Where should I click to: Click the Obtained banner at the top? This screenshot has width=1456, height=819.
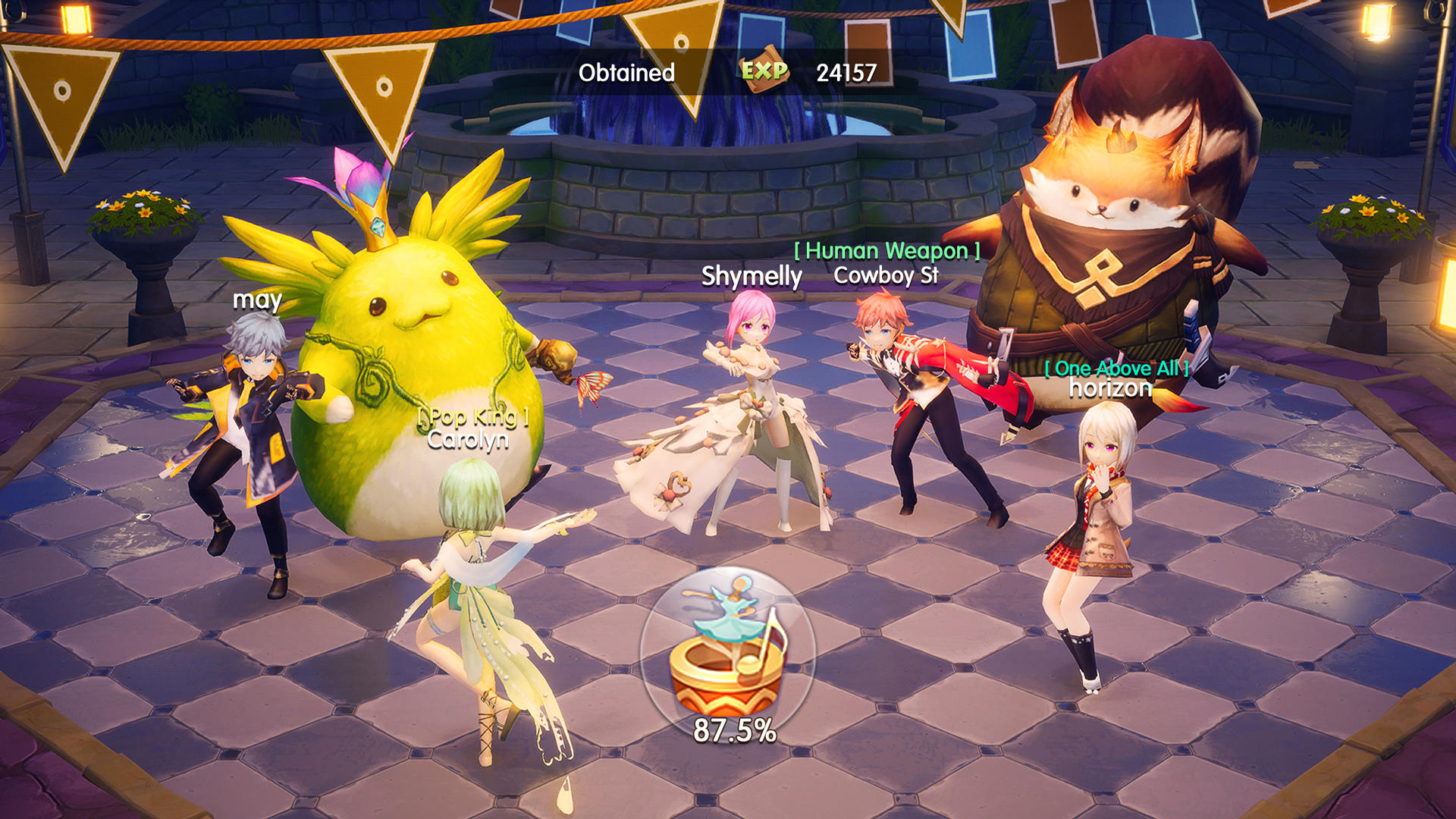626,73
